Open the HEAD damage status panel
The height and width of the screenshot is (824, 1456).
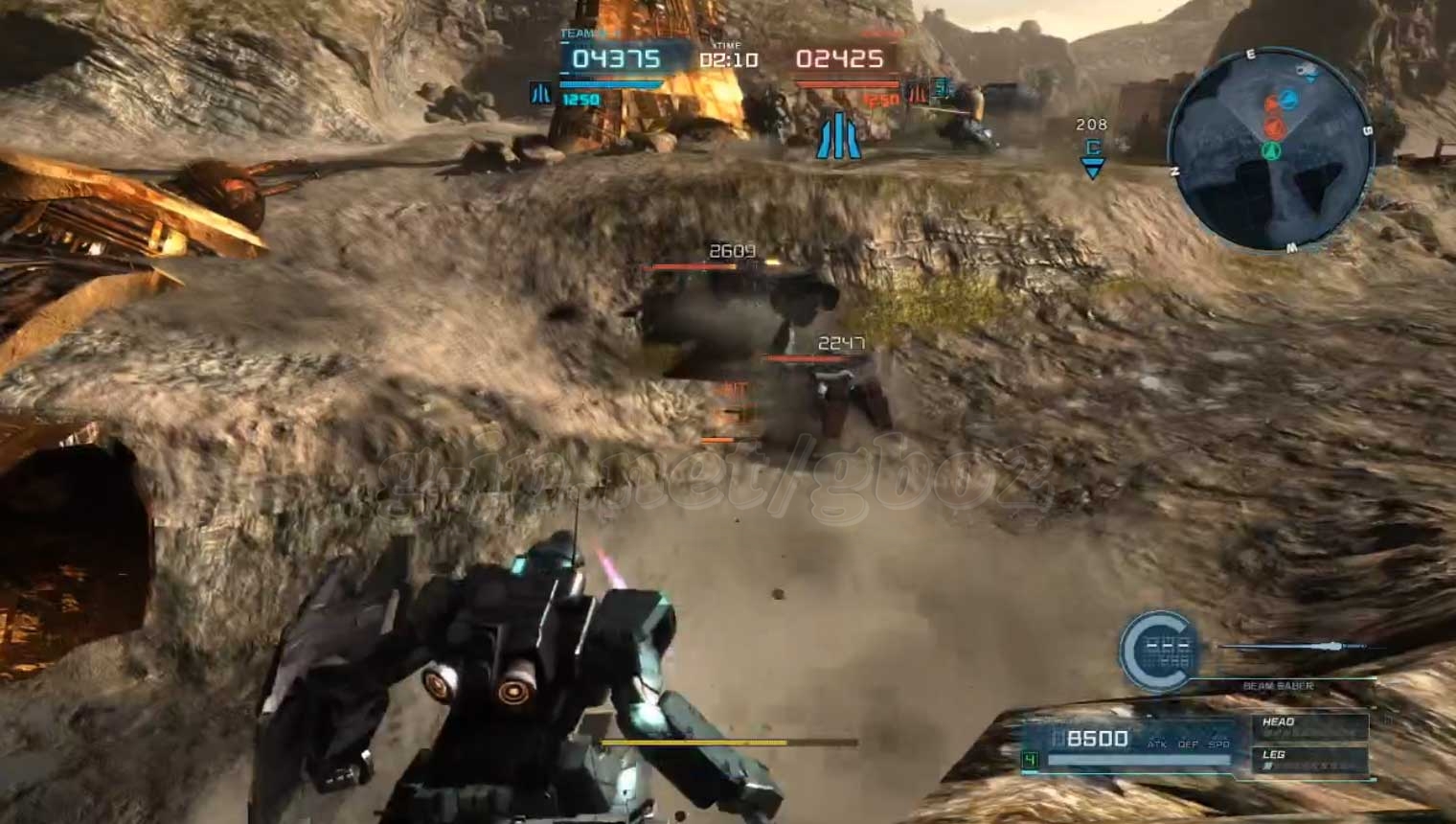[x=1308, y=726]
